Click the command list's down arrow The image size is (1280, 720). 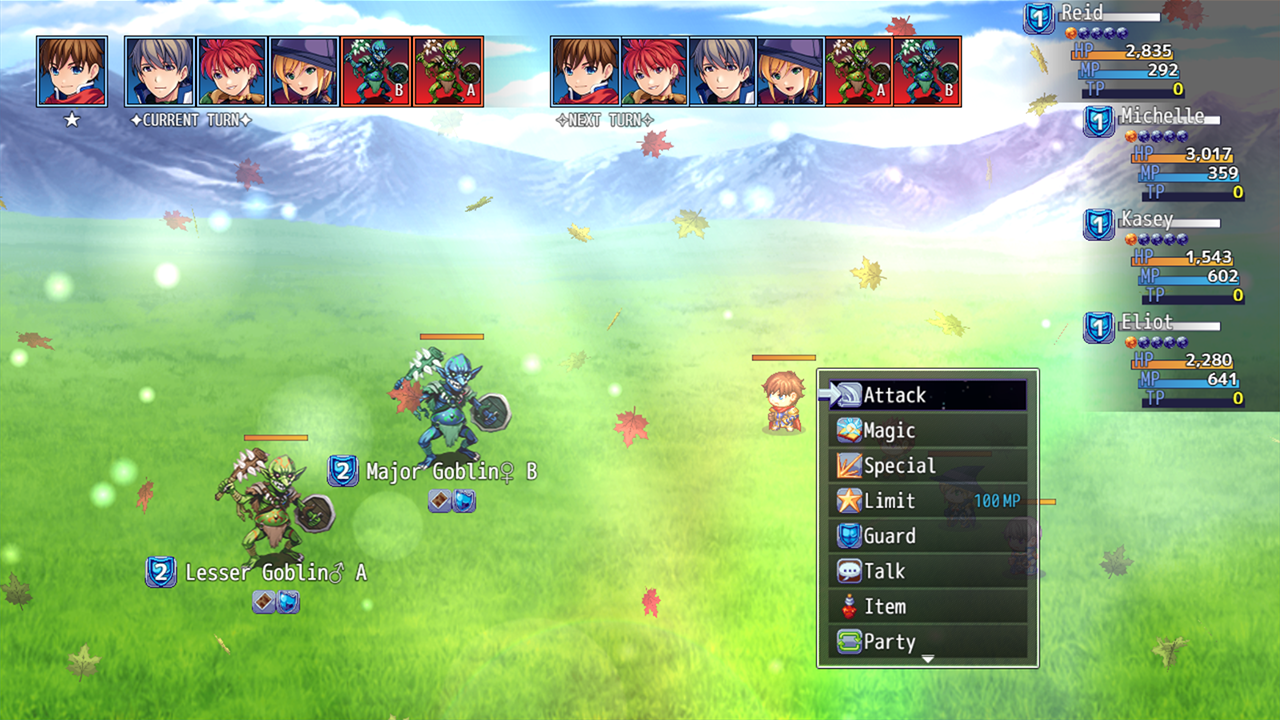pyautogui.click(x=927, y=659)
